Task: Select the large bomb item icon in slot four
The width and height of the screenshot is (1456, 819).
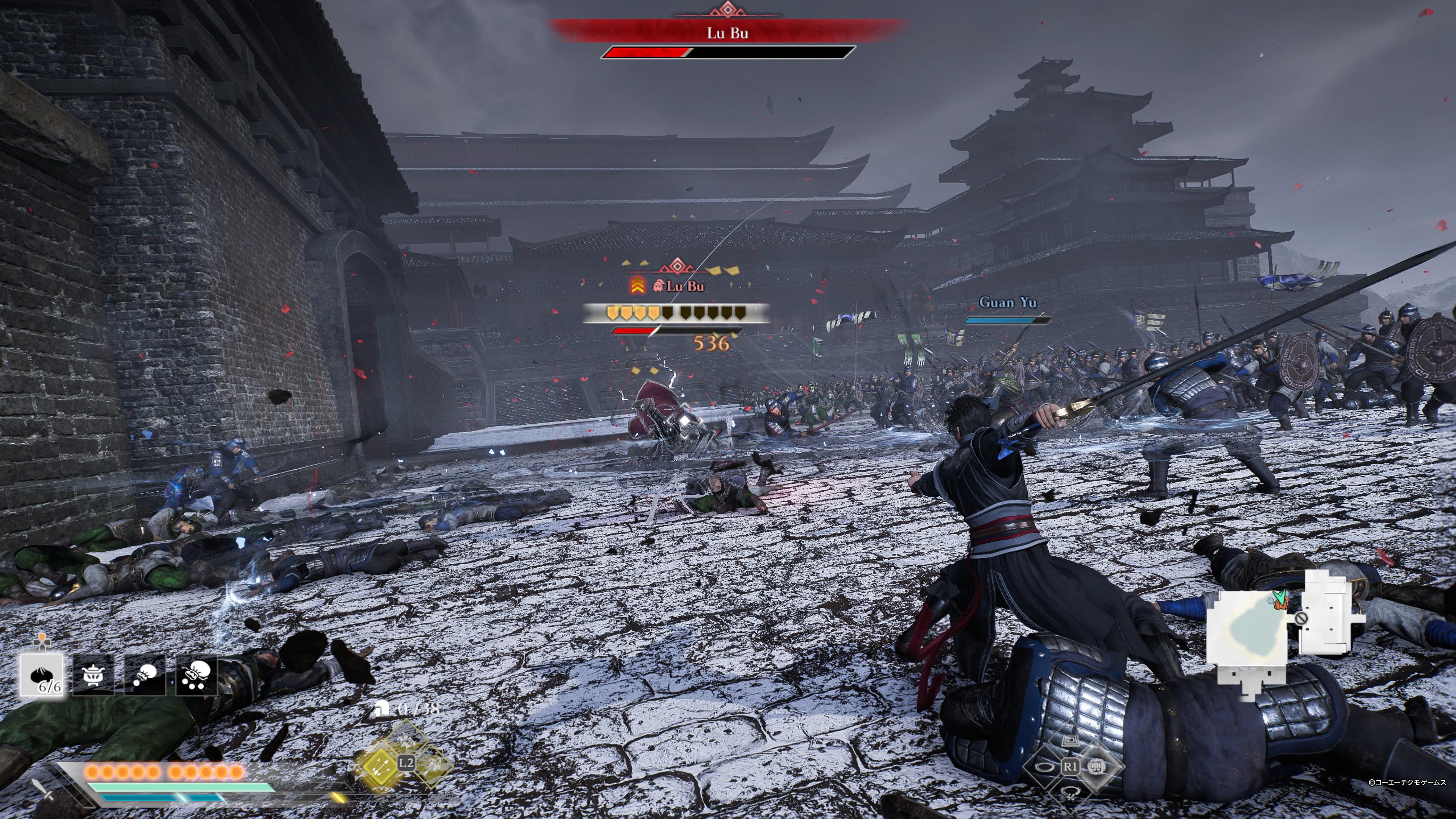Action: click(x=196, y=675)
